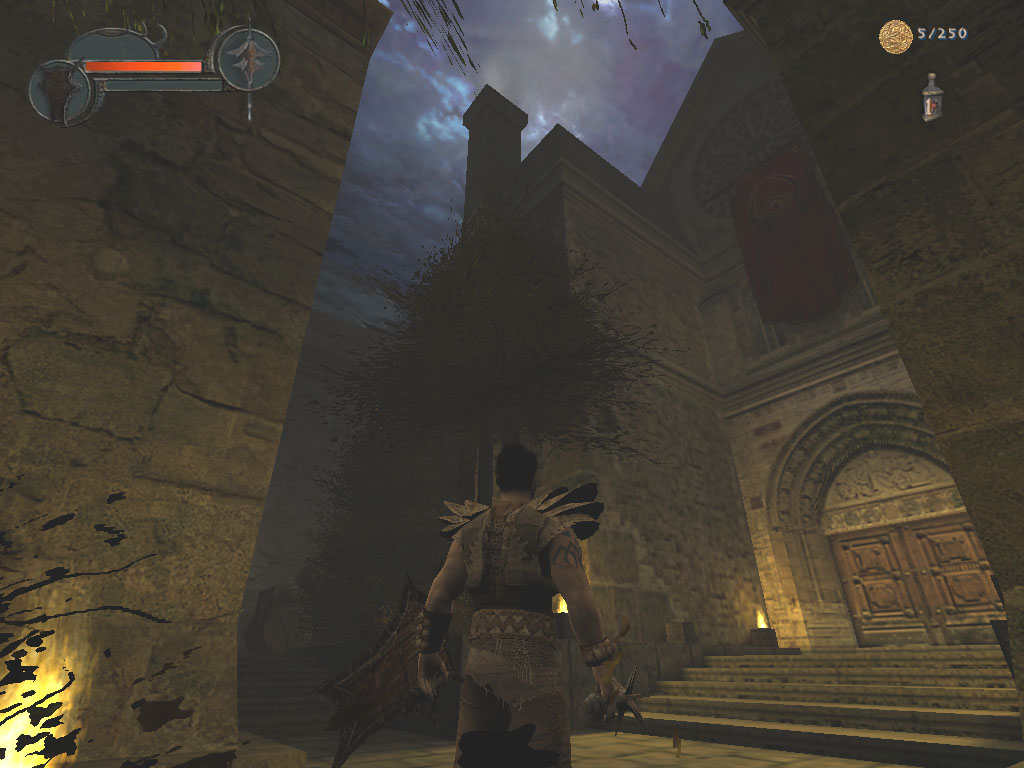Click the horned skull emblem beside health bar
The image size is (1024, 768).
tap(62, 92)
